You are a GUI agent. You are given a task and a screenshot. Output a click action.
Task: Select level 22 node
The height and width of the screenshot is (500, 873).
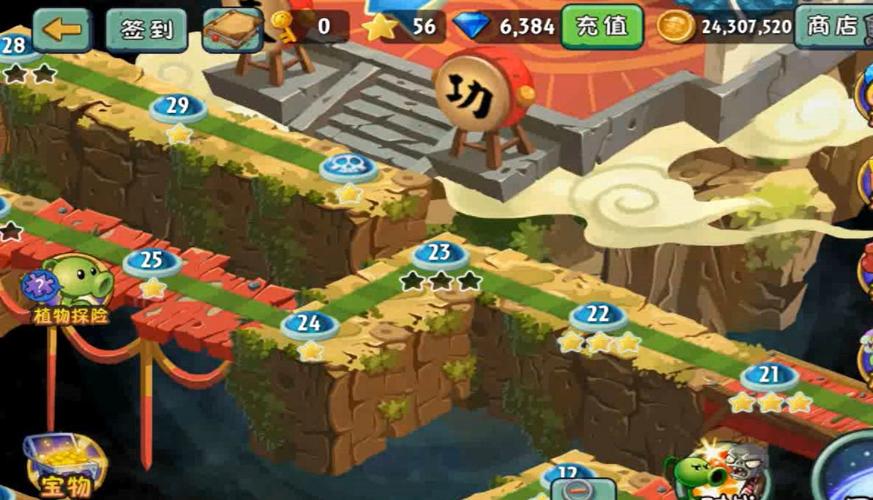coord(598,315)
